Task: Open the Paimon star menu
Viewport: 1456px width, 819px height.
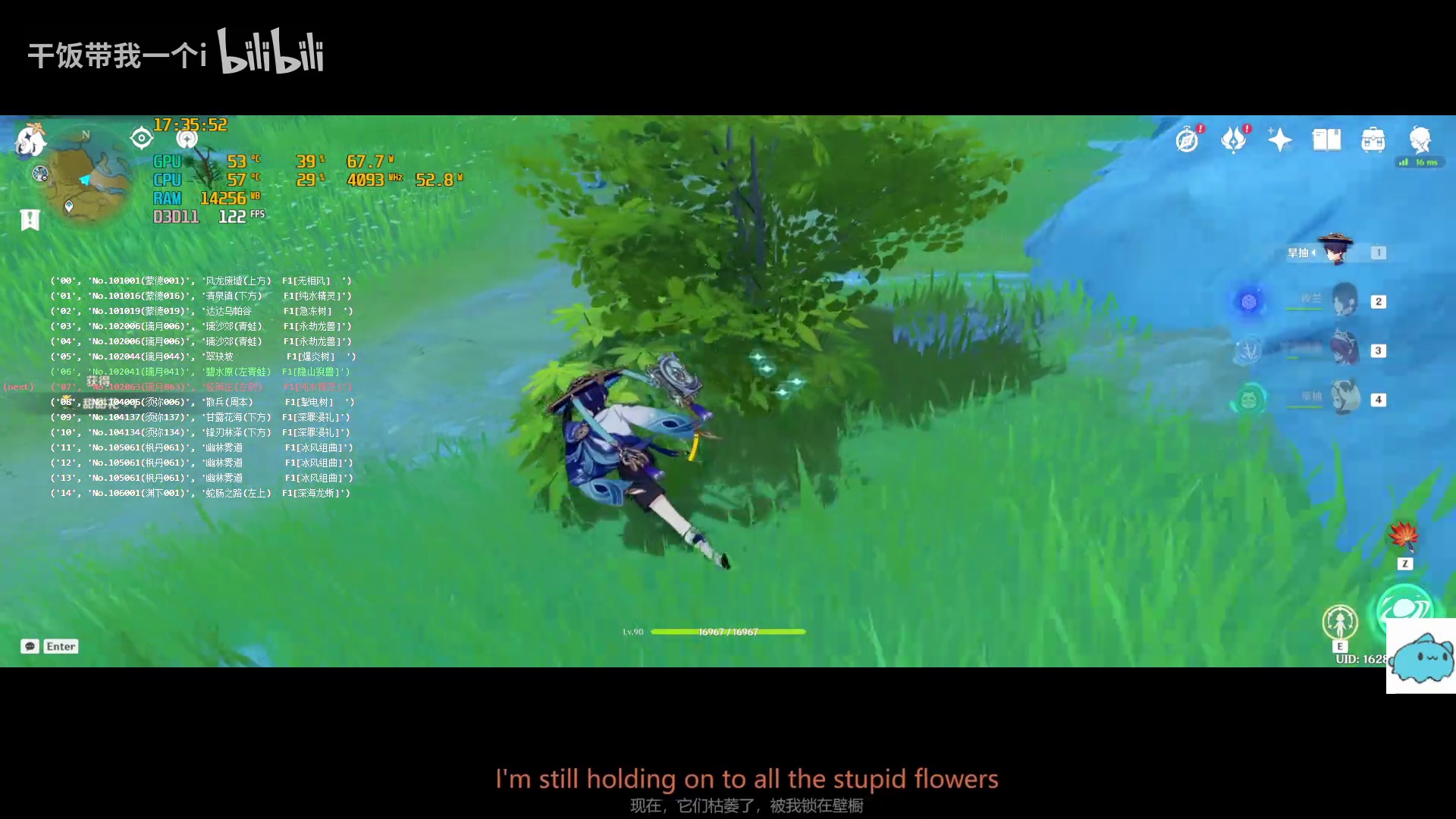Action: pyautogui.click(x=1279, y=140)
